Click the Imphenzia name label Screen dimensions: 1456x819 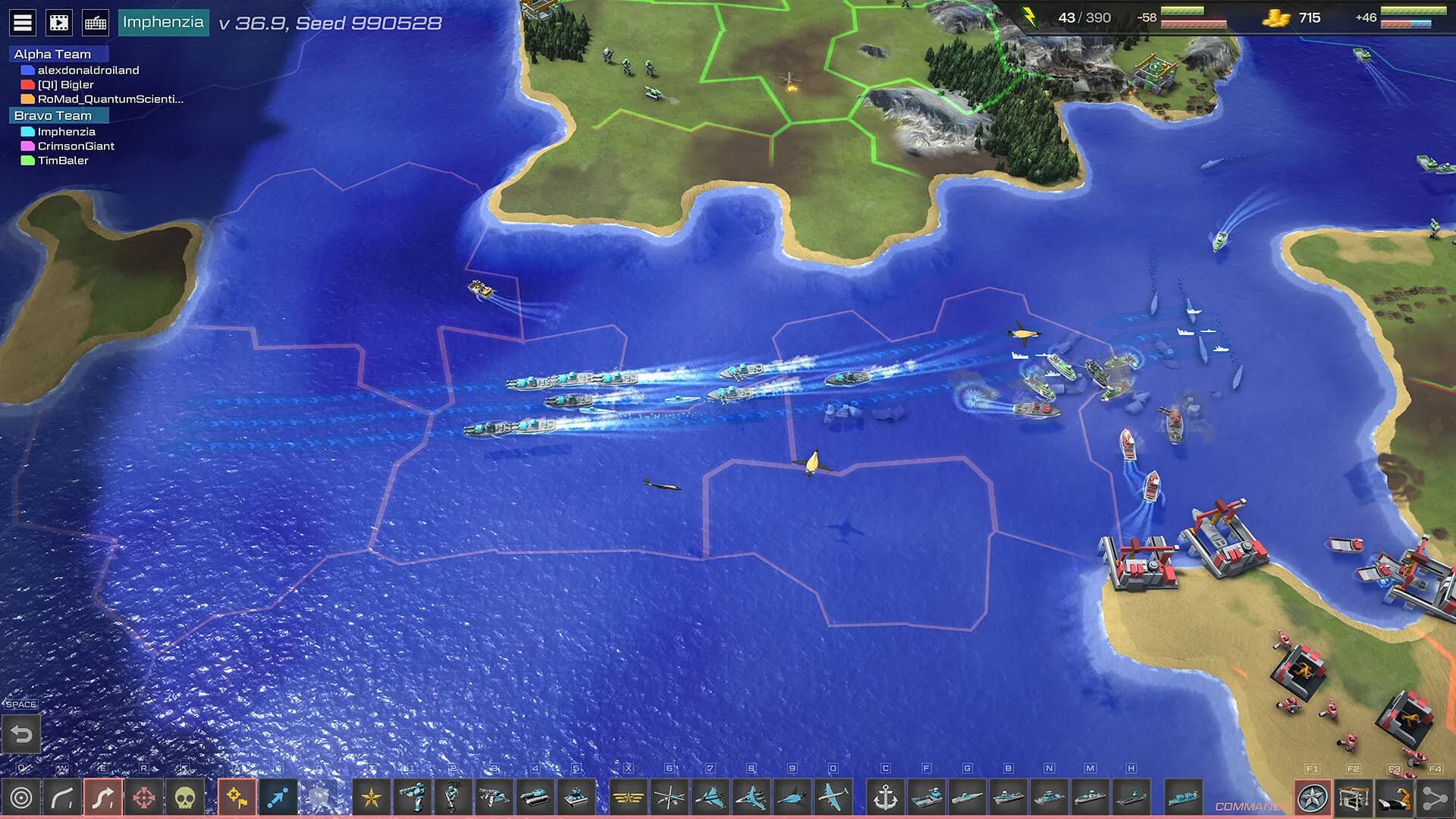[165, 22]
